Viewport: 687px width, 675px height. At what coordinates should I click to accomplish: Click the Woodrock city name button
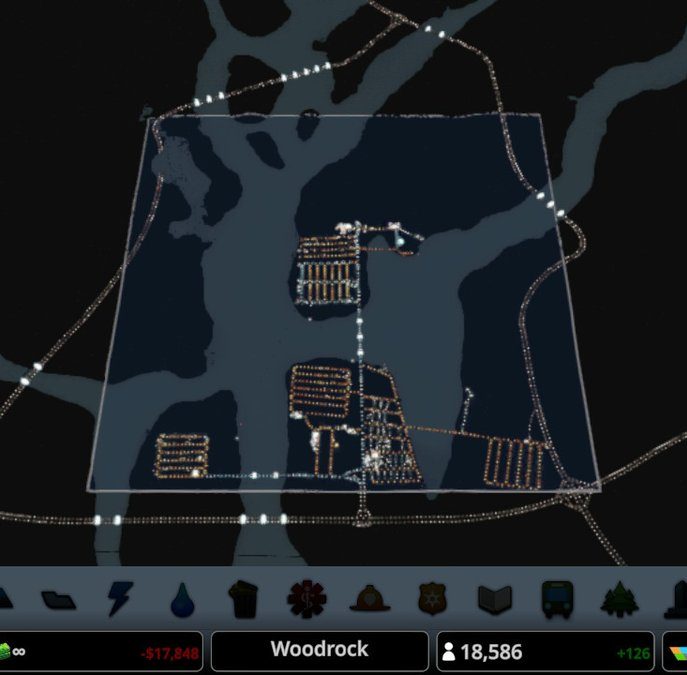[x=319, y=651]
